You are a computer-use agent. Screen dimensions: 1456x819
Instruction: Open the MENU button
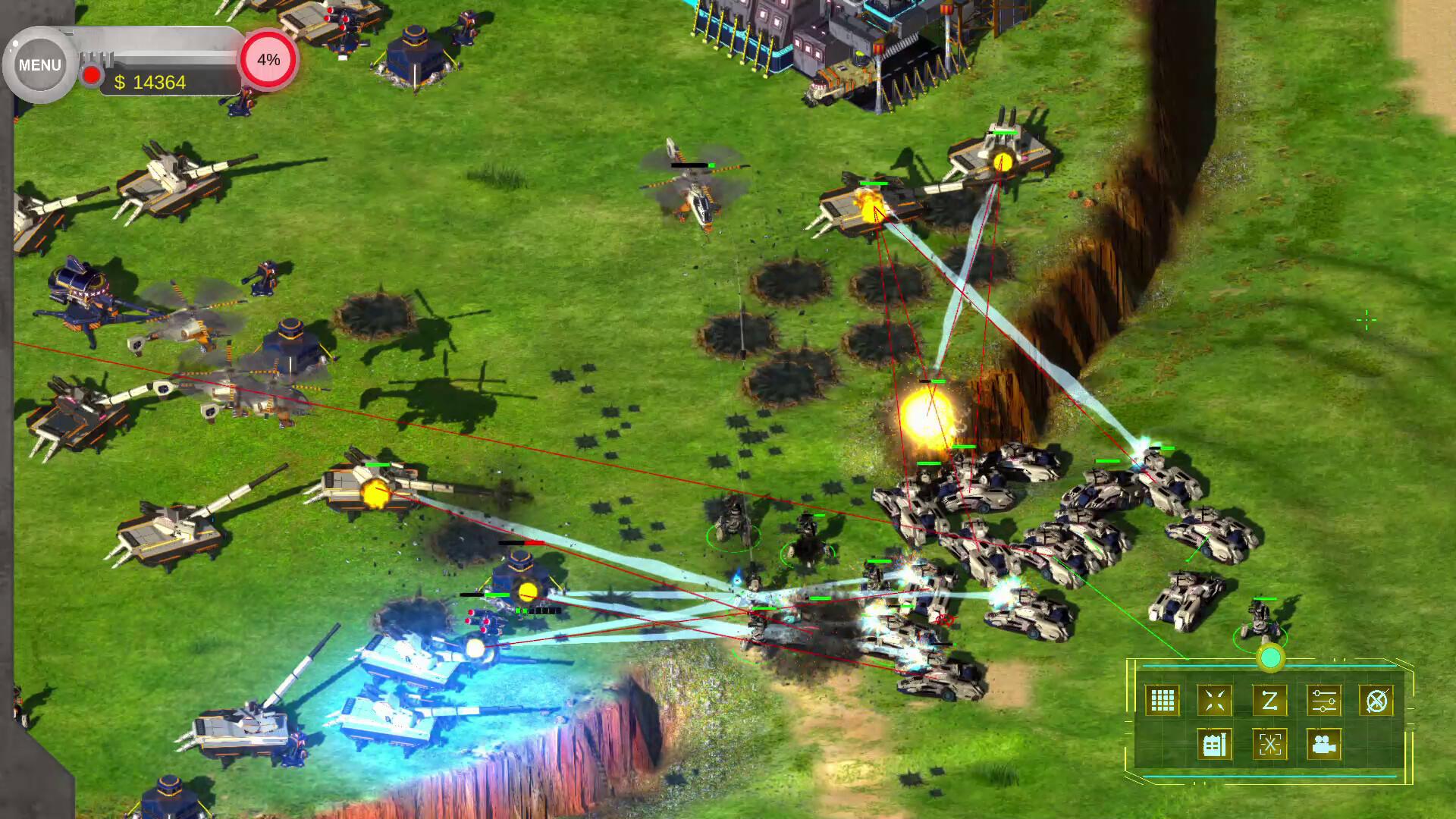(x=39, y=64)
